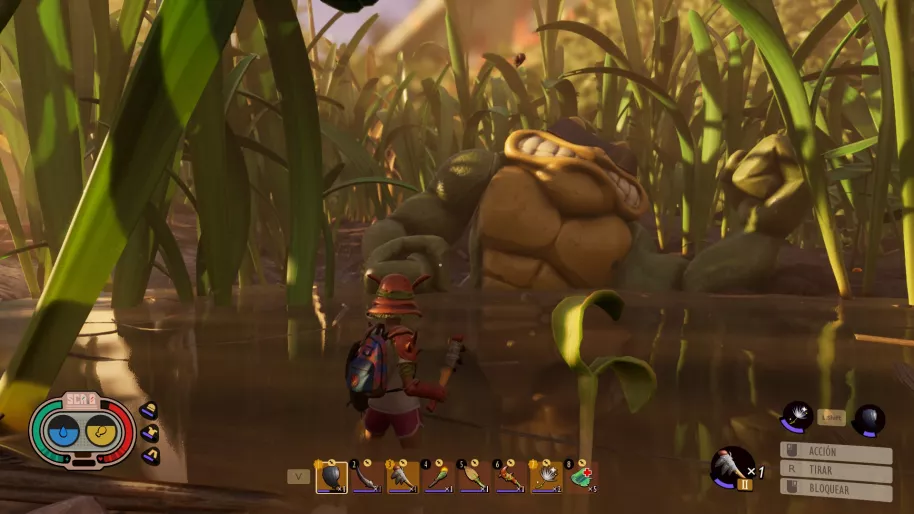Click the chest armor durability icon
The width and height of the screenshot is (914, 514).
[150, 433]
